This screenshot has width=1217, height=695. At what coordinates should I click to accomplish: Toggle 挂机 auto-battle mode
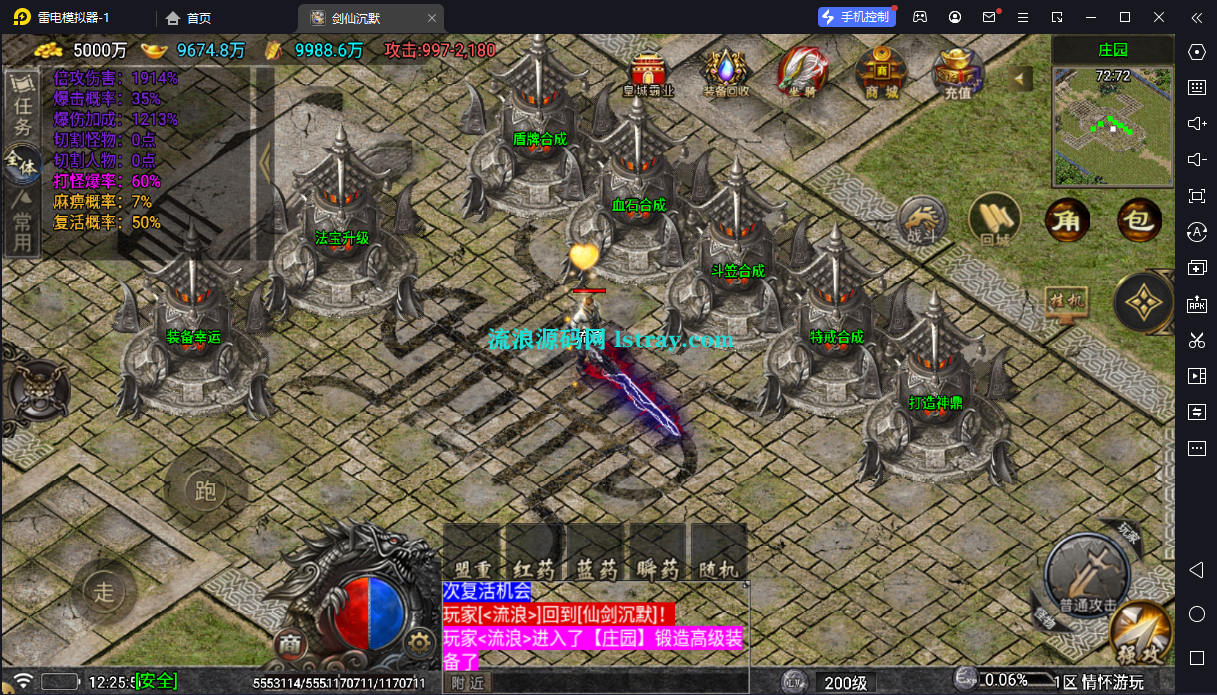click(1066, 301)
